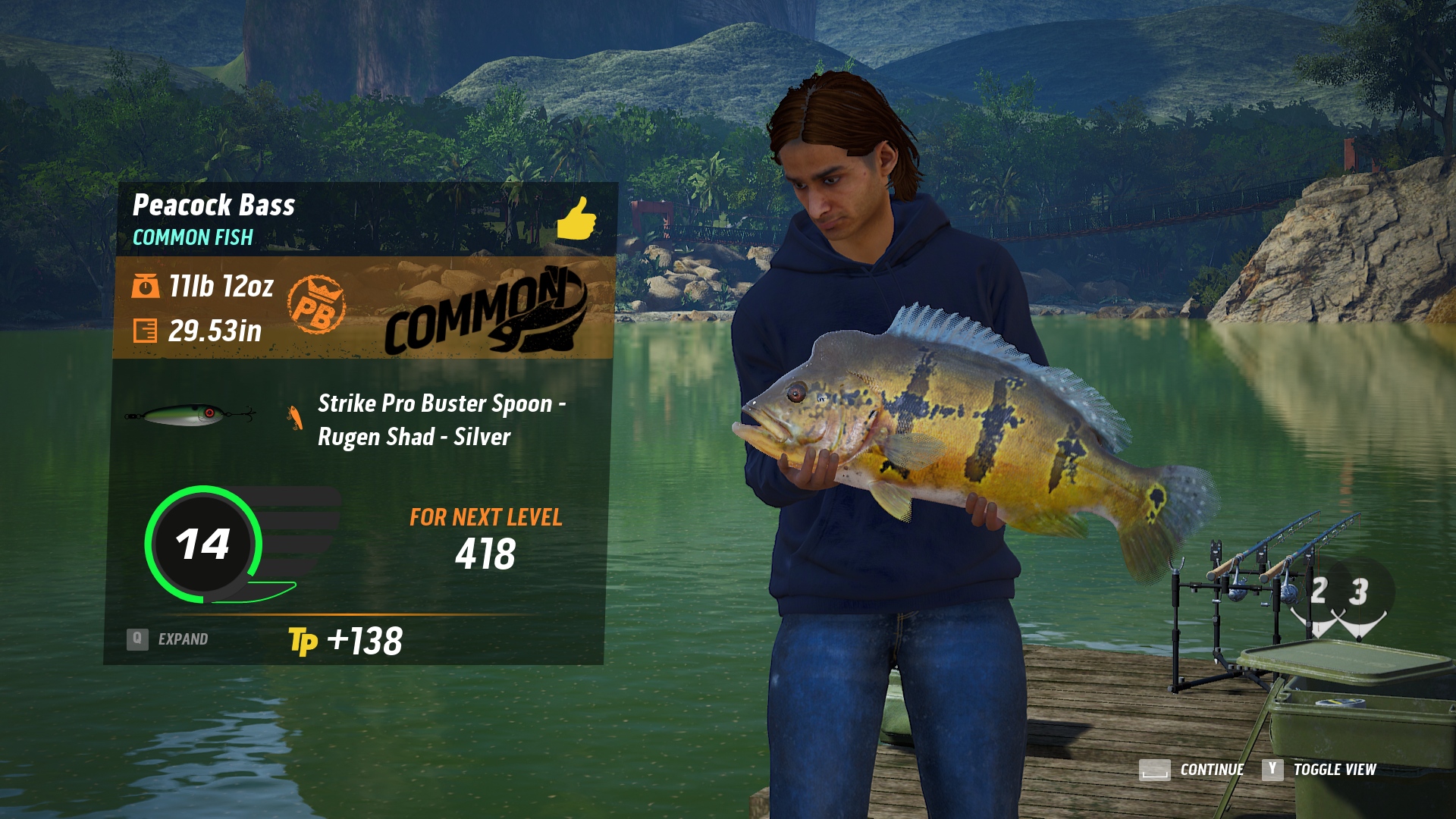Click the Toggle View option

tap(1334, 770)
